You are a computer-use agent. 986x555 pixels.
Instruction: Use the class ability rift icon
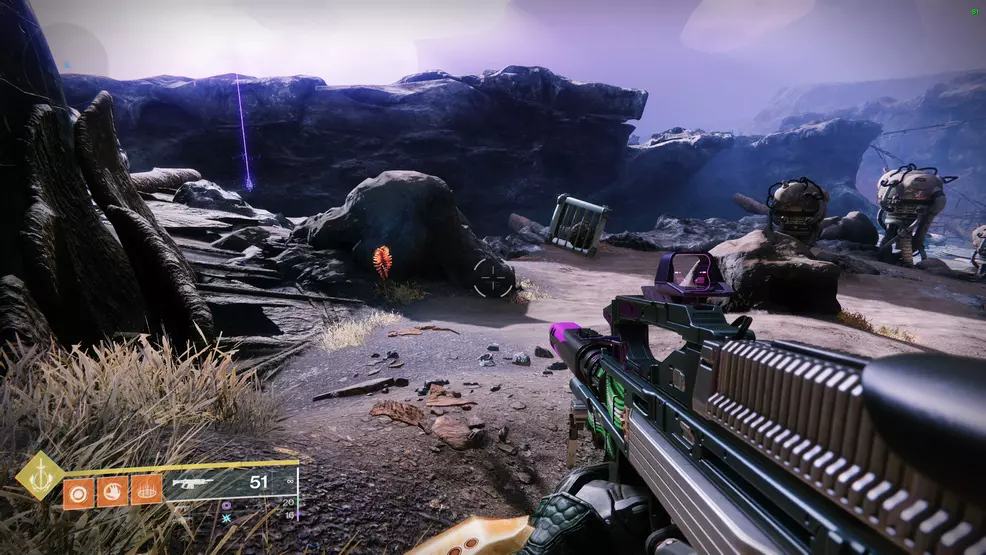146,491
